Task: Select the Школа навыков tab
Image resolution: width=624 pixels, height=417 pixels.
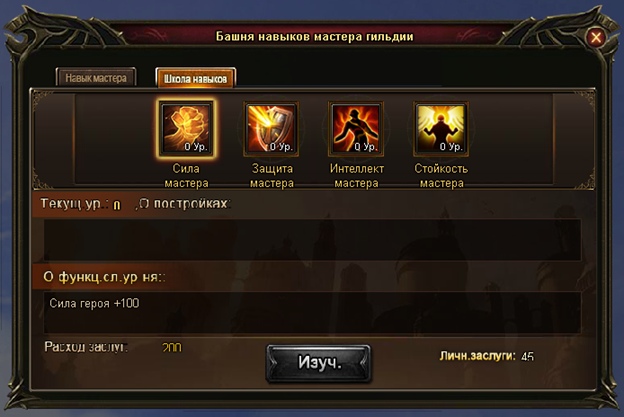Action: click(x=195, y=77)
